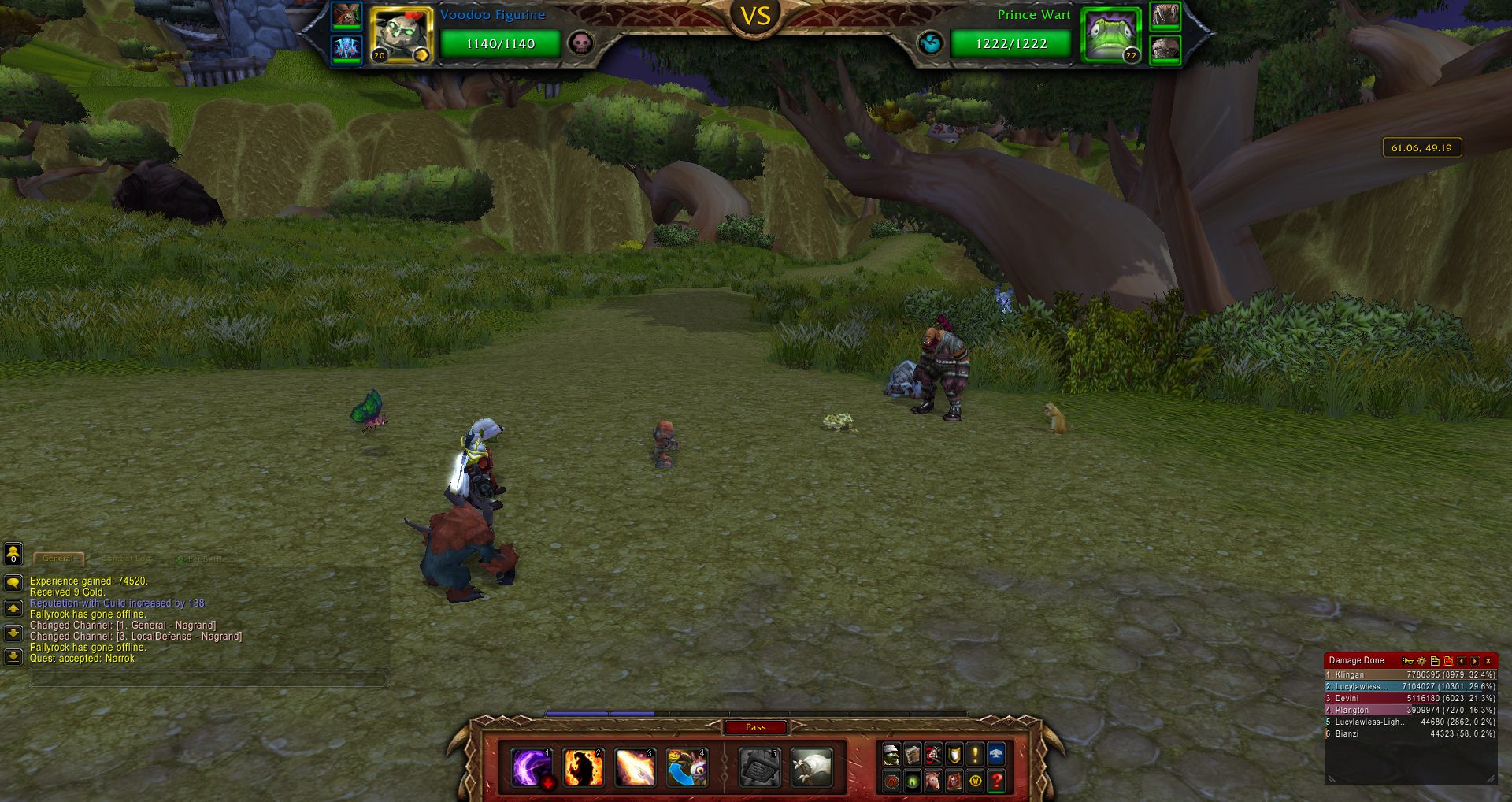Open the friends list social button

tap(13, 554)
